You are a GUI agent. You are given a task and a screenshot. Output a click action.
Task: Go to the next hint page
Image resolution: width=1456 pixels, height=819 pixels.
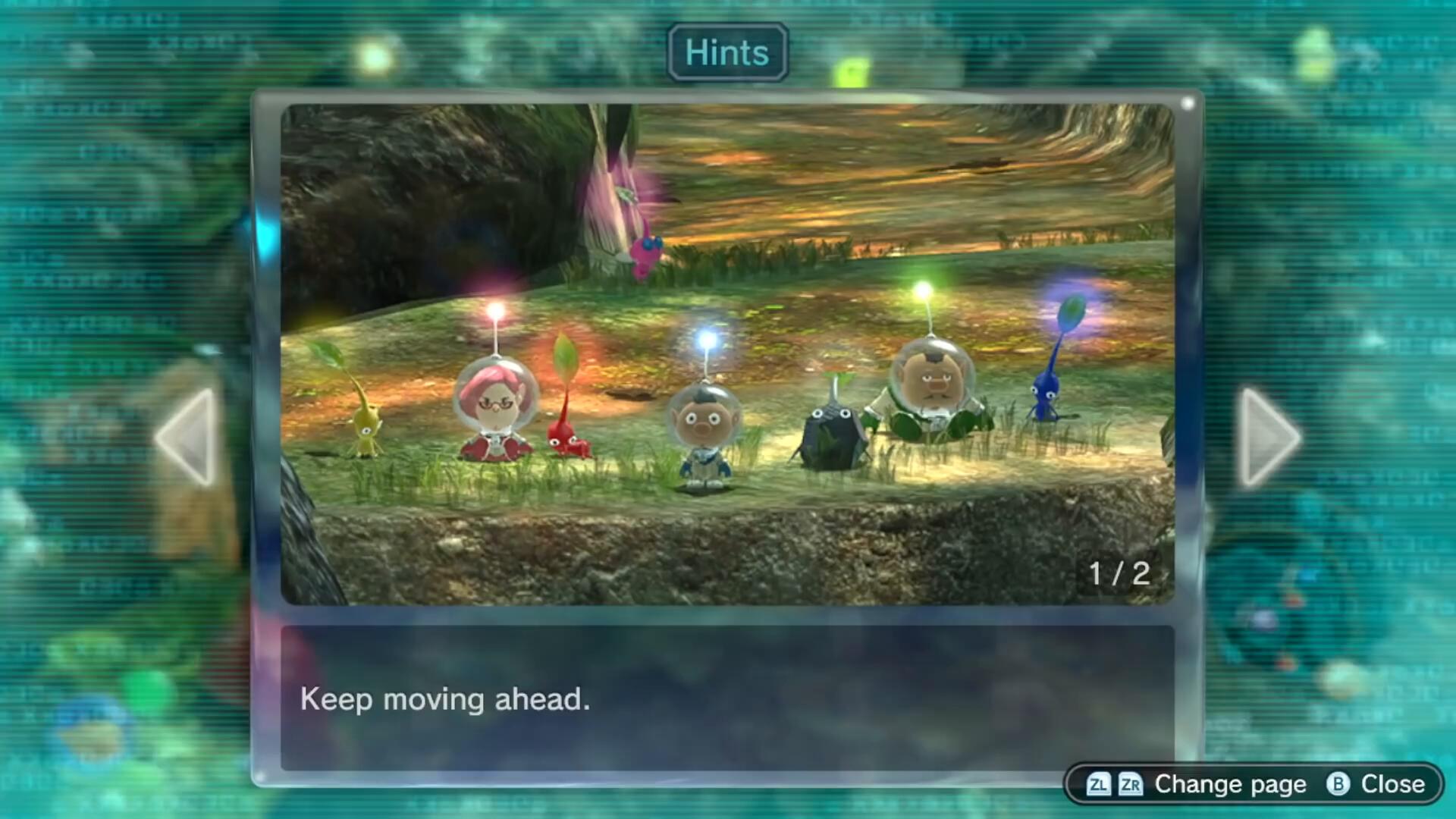(x=1268, y=438)
